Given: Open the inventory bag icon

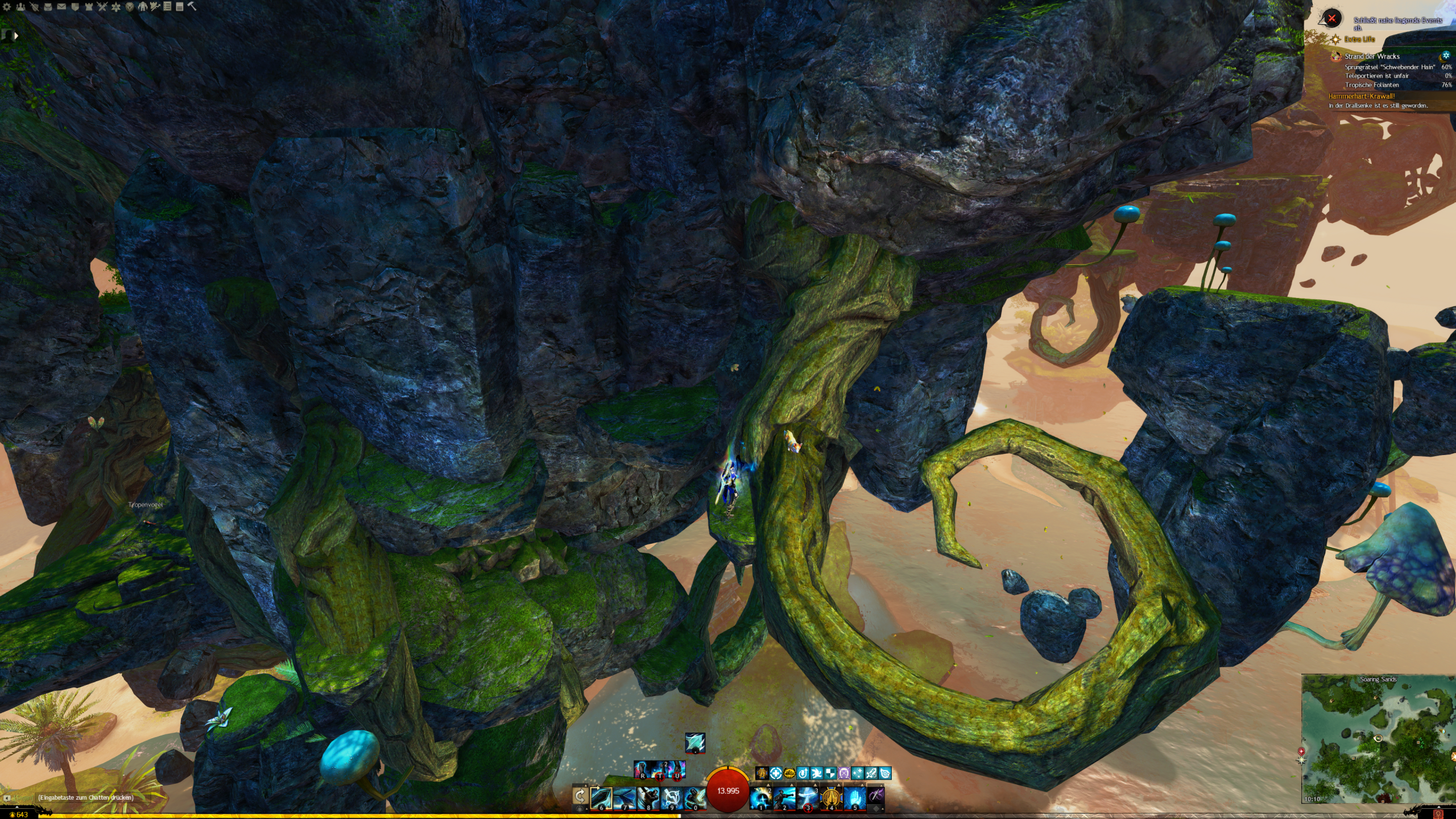Looking at the screenshot, I should coord(48,7).
